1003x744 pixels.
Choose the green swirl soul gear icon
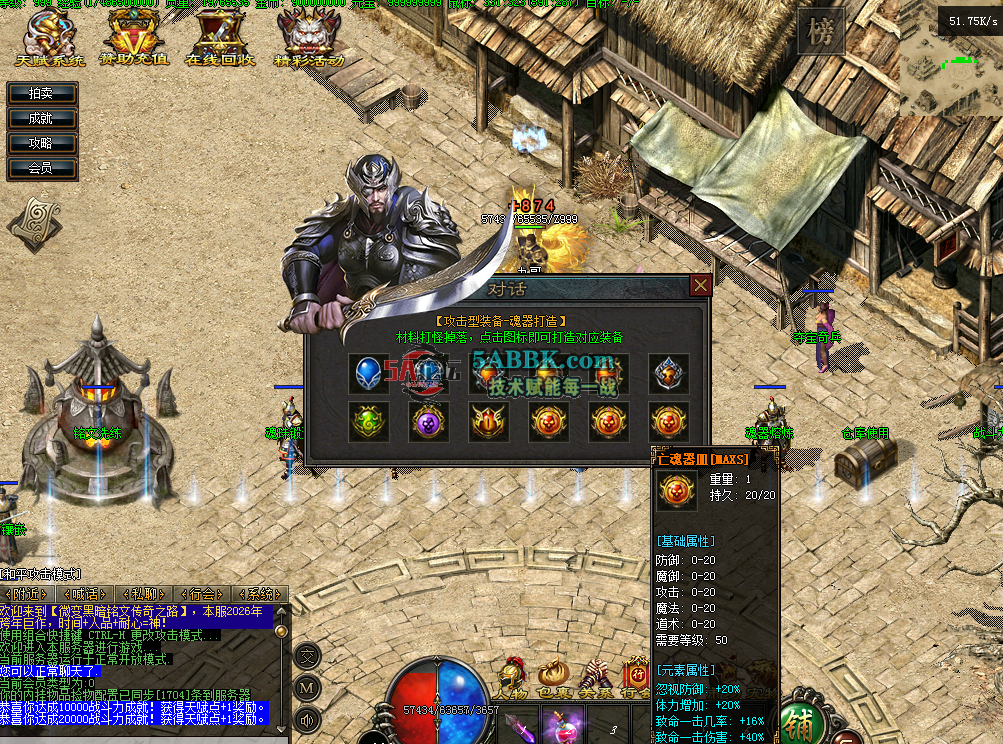(x=369, y=422)
